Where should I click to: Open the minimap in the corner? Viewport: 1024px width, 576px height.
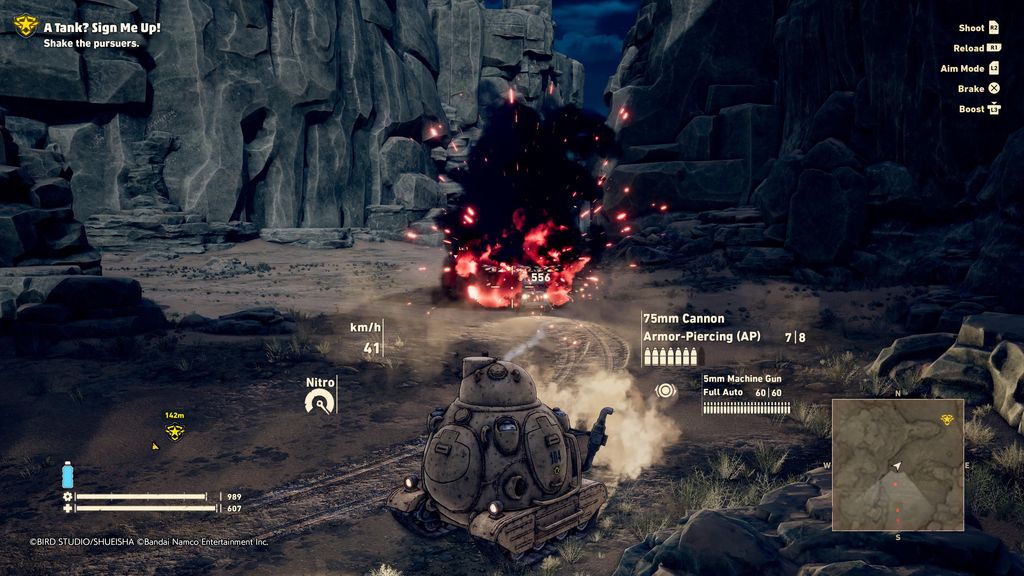click(897, 464)
